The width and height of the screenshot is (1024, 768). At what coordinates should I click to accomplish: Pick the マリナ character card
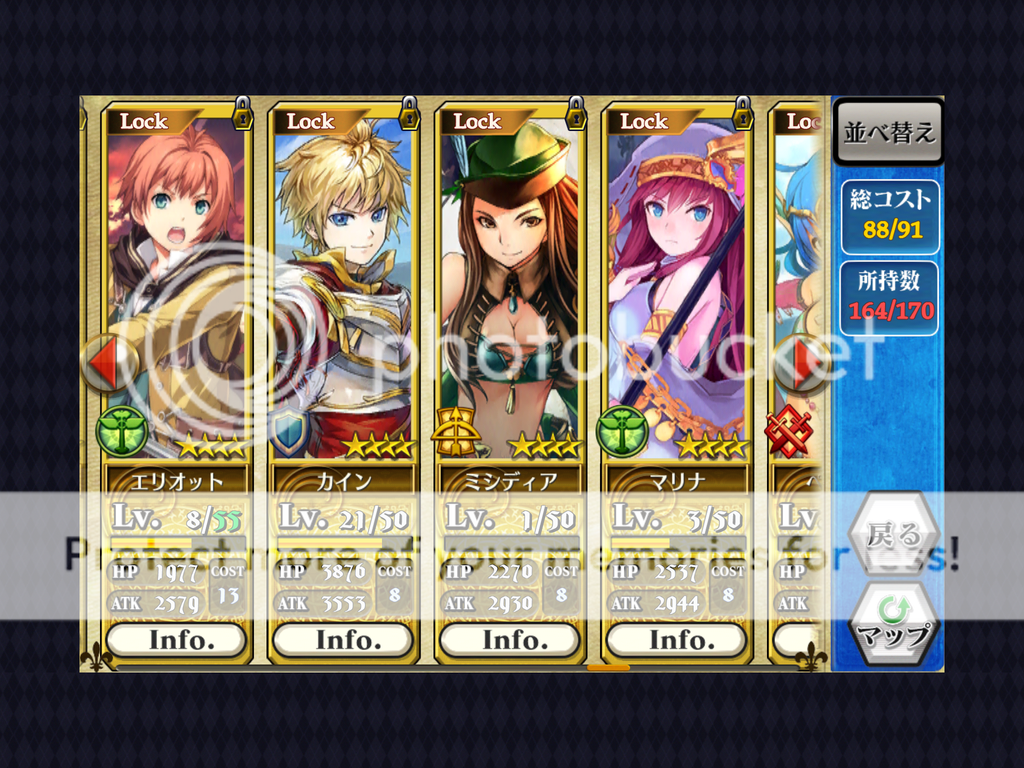(x=677, y=290)
